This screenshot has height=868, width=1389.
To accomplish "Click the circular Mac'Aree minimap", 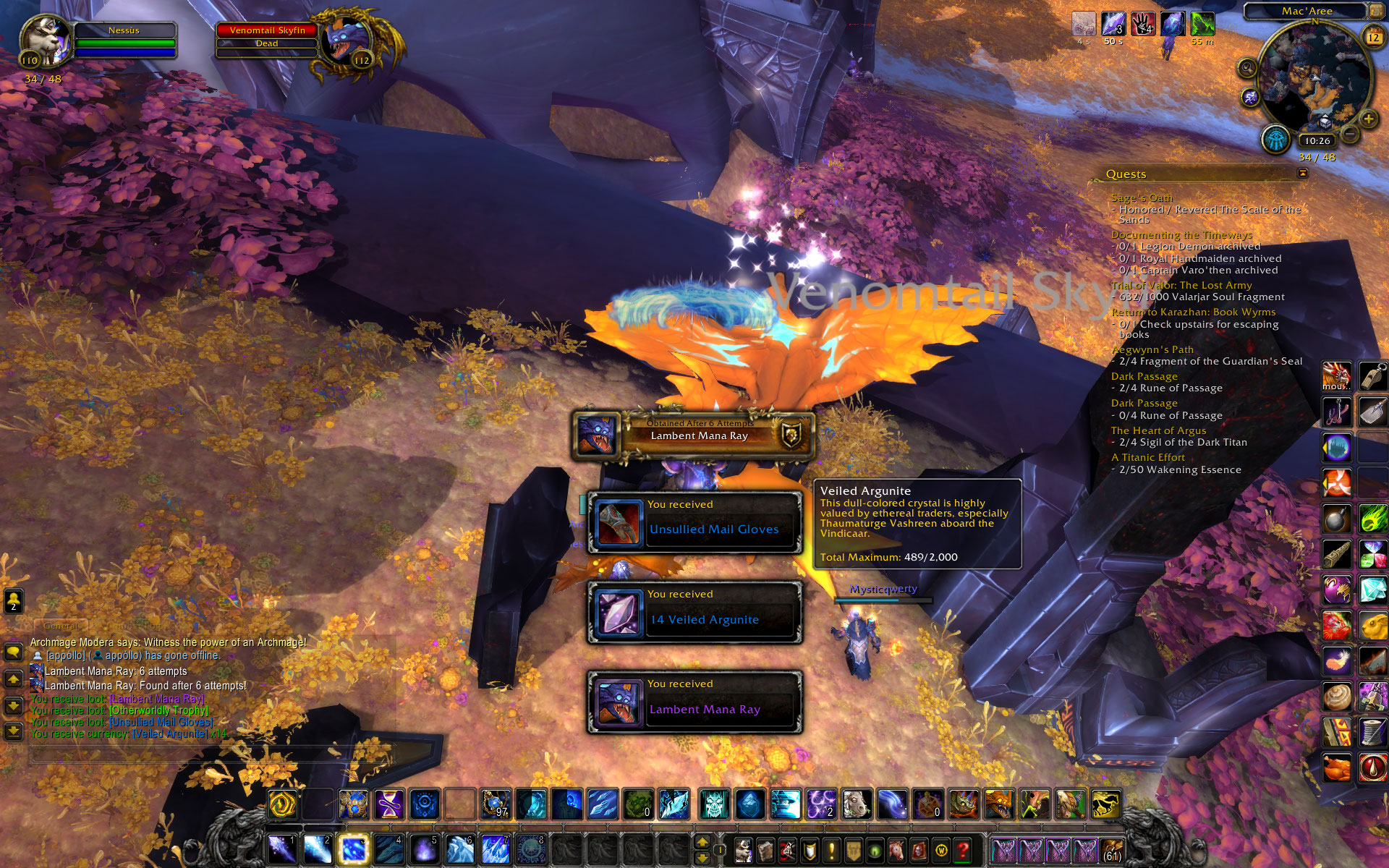I will [1314, 80].
